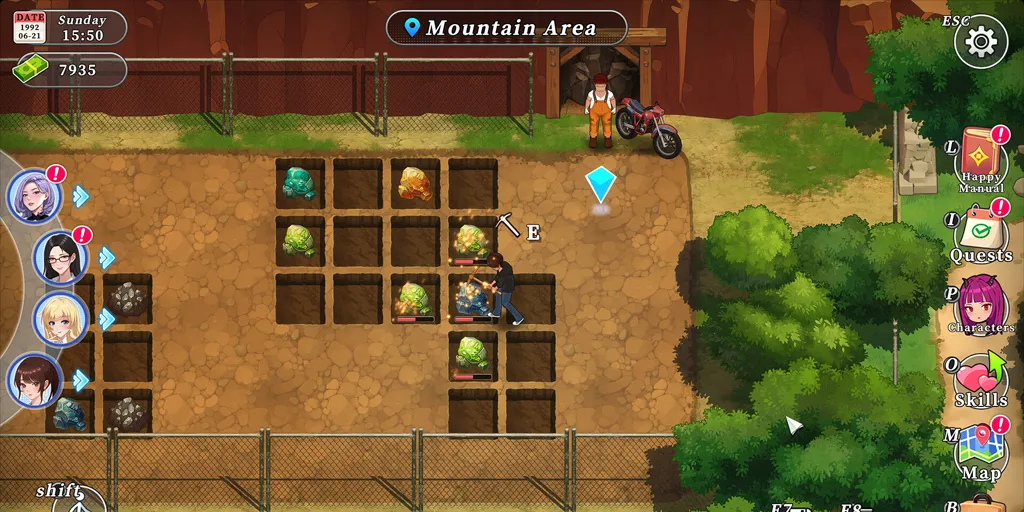
Task: Open the settings gear menu
Action: tap(980, 41)
